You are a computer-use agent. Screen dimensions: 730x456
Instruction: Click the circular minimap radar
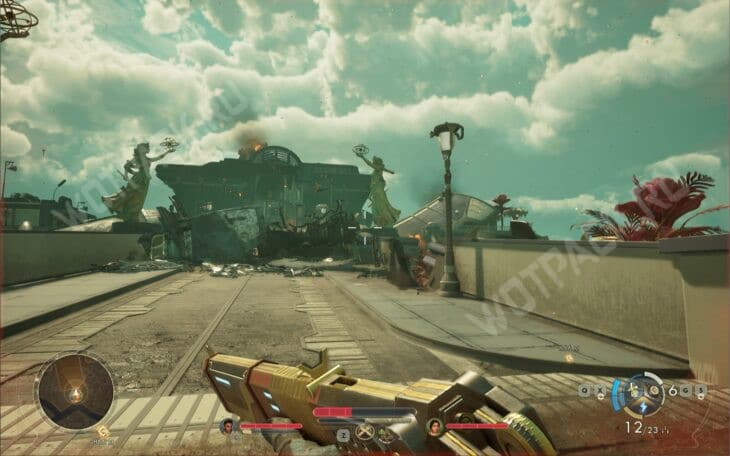point(74,391)
